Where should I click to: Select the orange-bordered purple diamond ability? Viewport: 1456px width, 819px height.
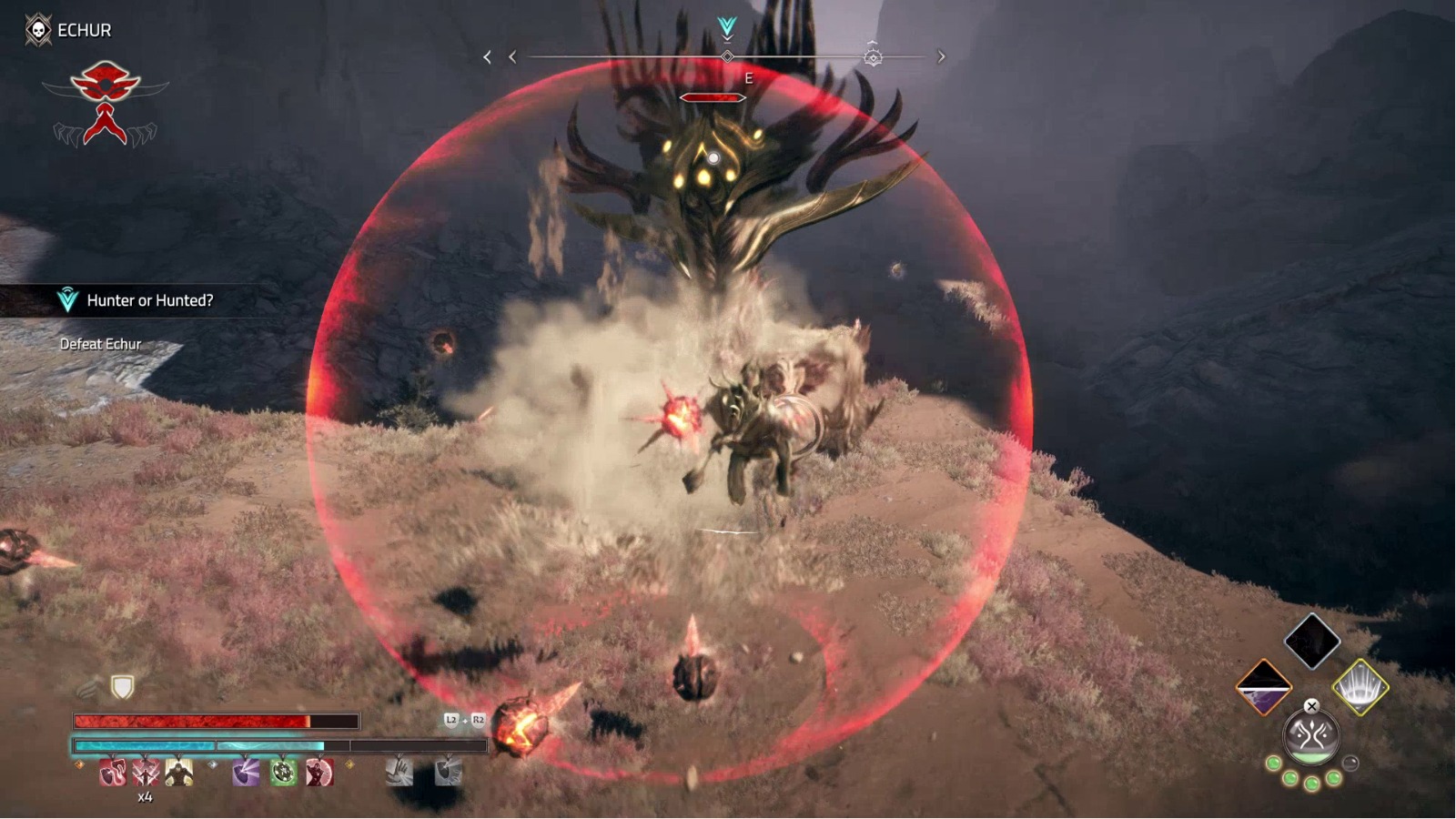pos(1264,688)
